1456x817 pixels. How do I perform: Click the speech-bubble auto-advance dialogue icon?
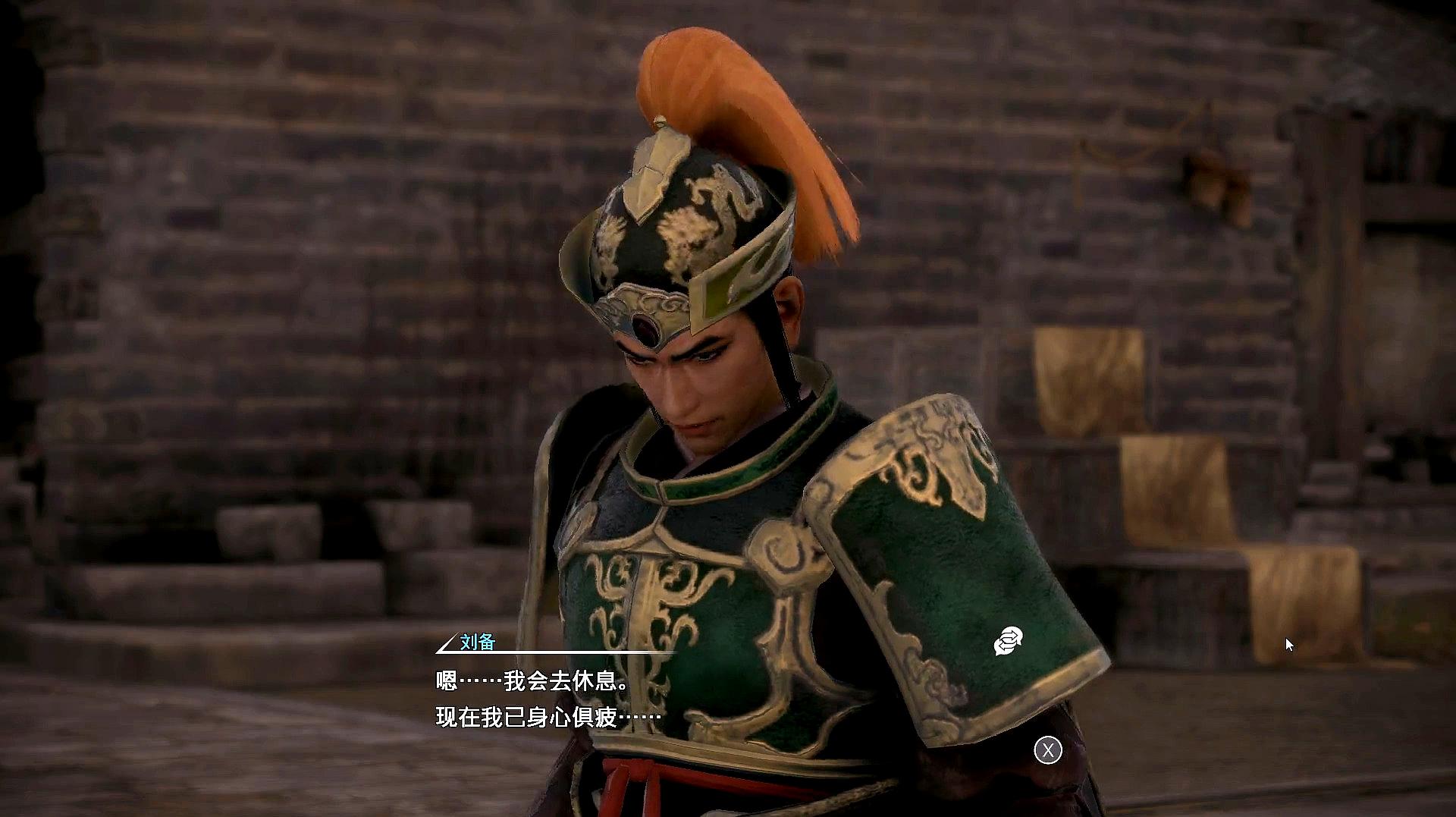(1008, 642)
